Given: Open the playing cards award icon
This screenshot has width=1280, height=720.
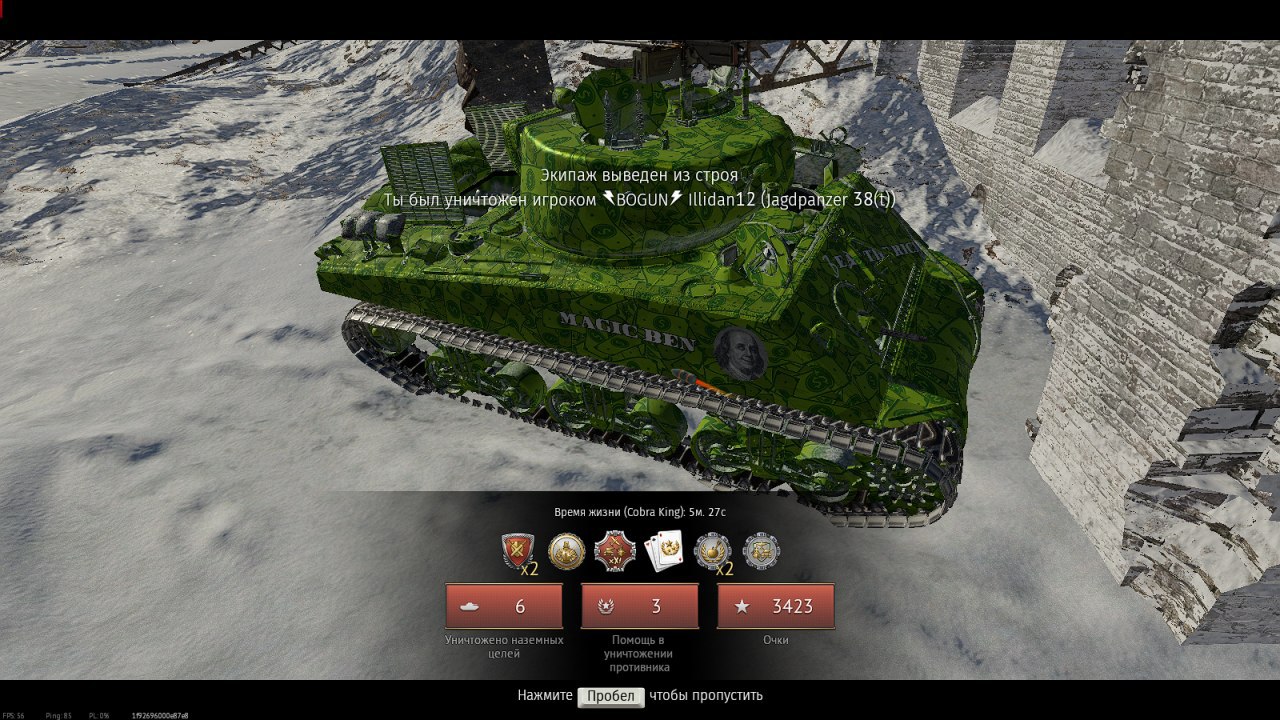Looking at the screenshot, I should click(663, 551).
